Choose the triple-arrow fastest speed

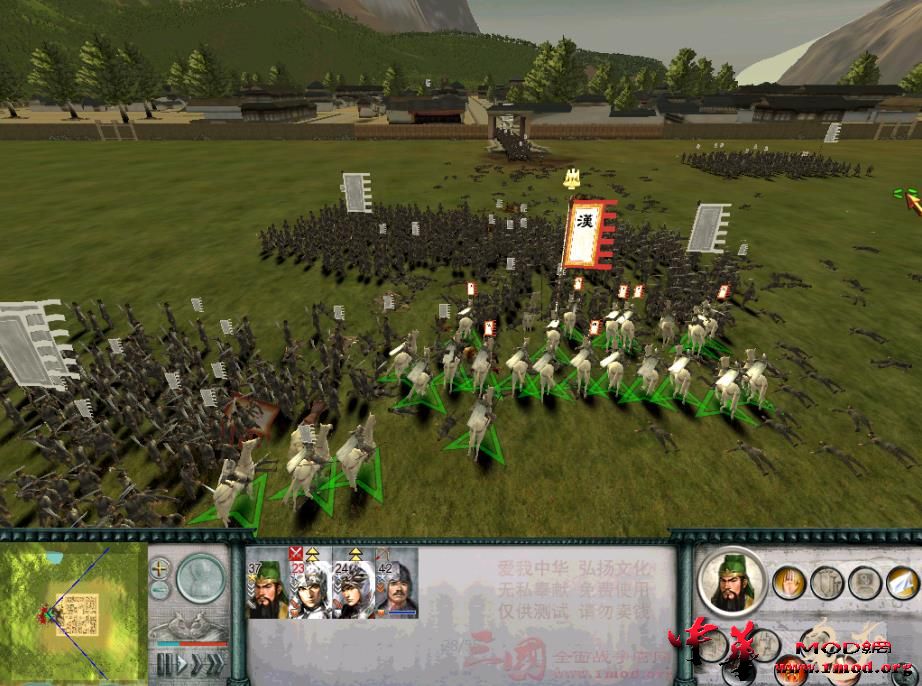pyautogui.click(x=214, y=664)
